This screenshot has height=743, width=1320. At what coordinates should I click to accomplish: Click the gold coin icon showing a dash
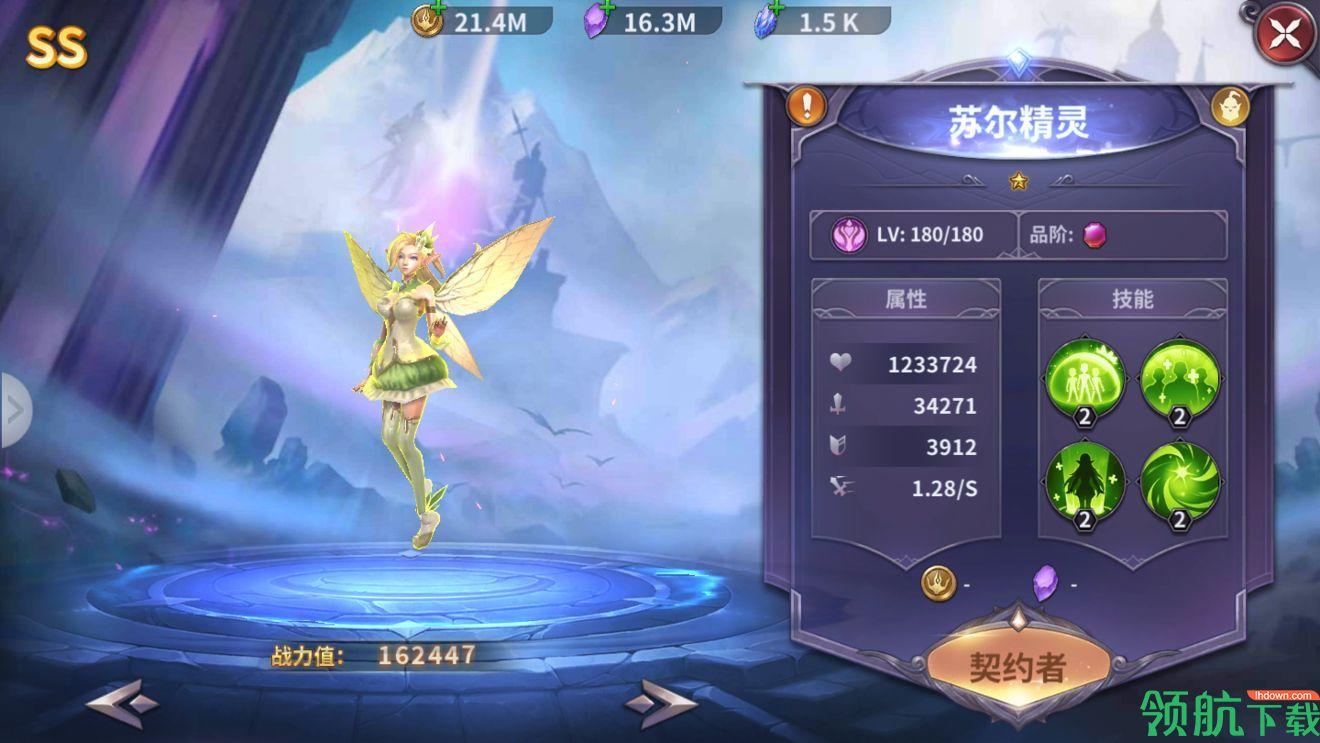[938, 583]
